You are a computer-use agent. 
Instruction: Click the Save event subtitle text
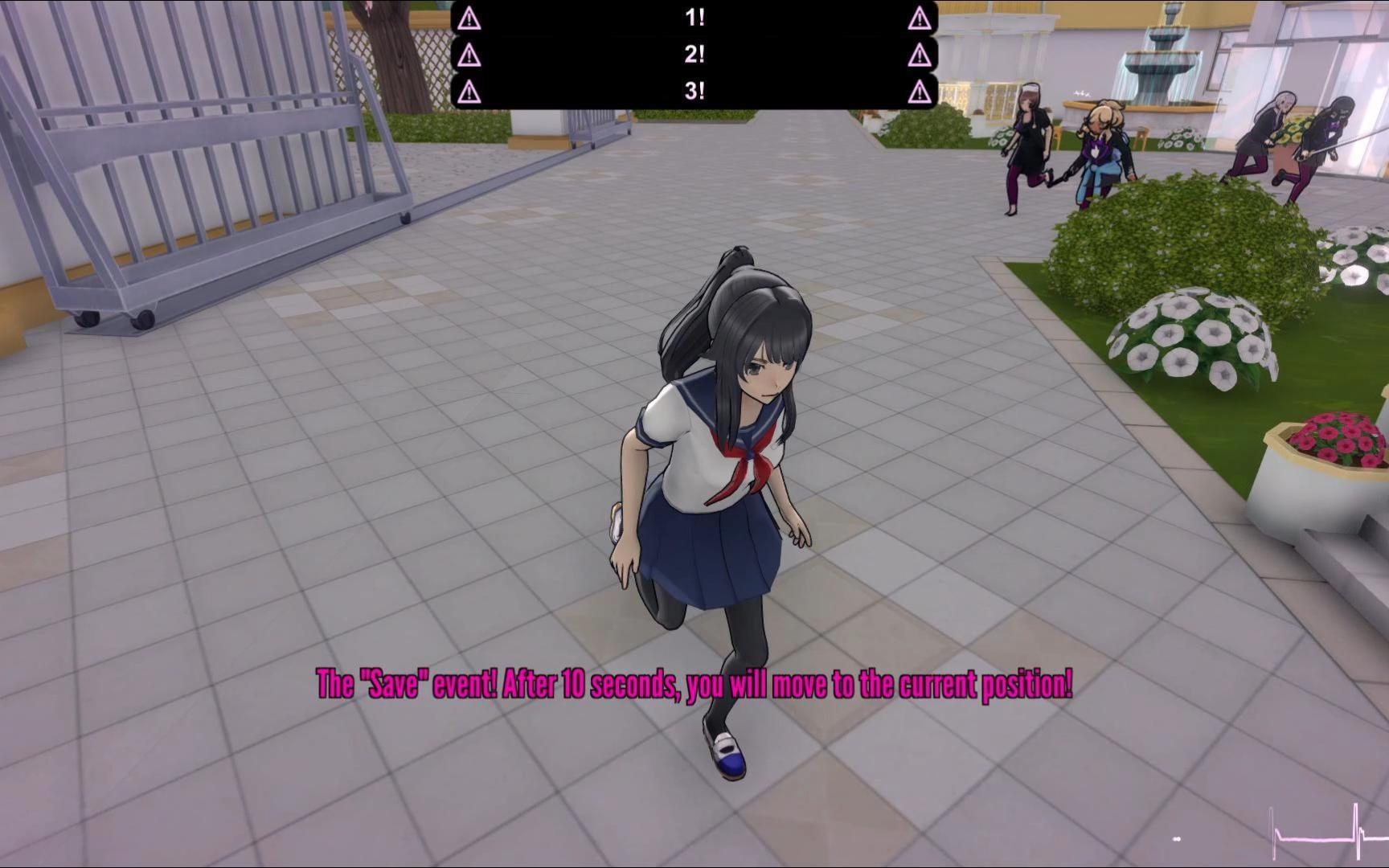coord(694,685)
